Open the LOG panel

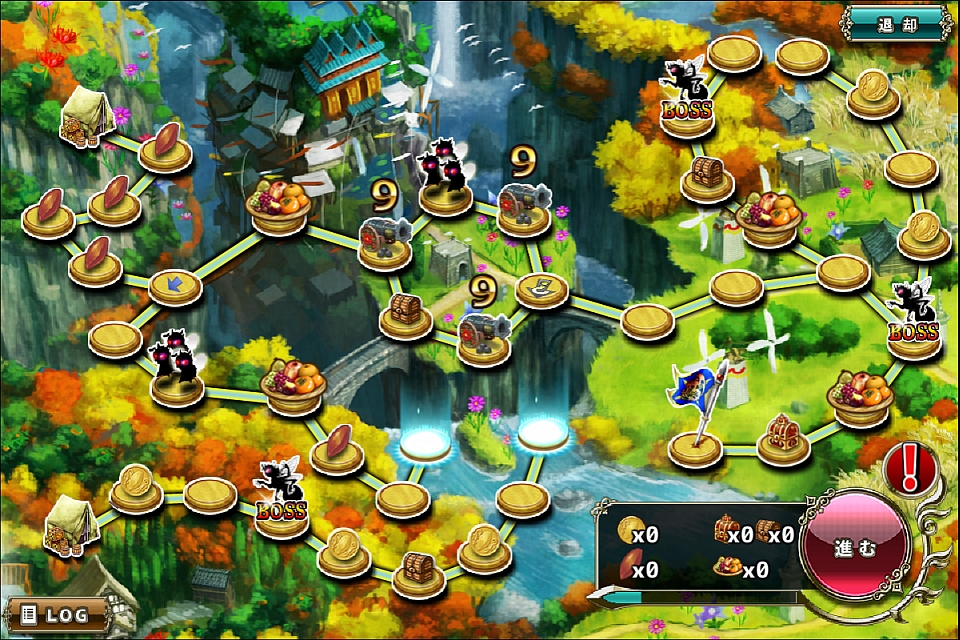tap(57, 612)
